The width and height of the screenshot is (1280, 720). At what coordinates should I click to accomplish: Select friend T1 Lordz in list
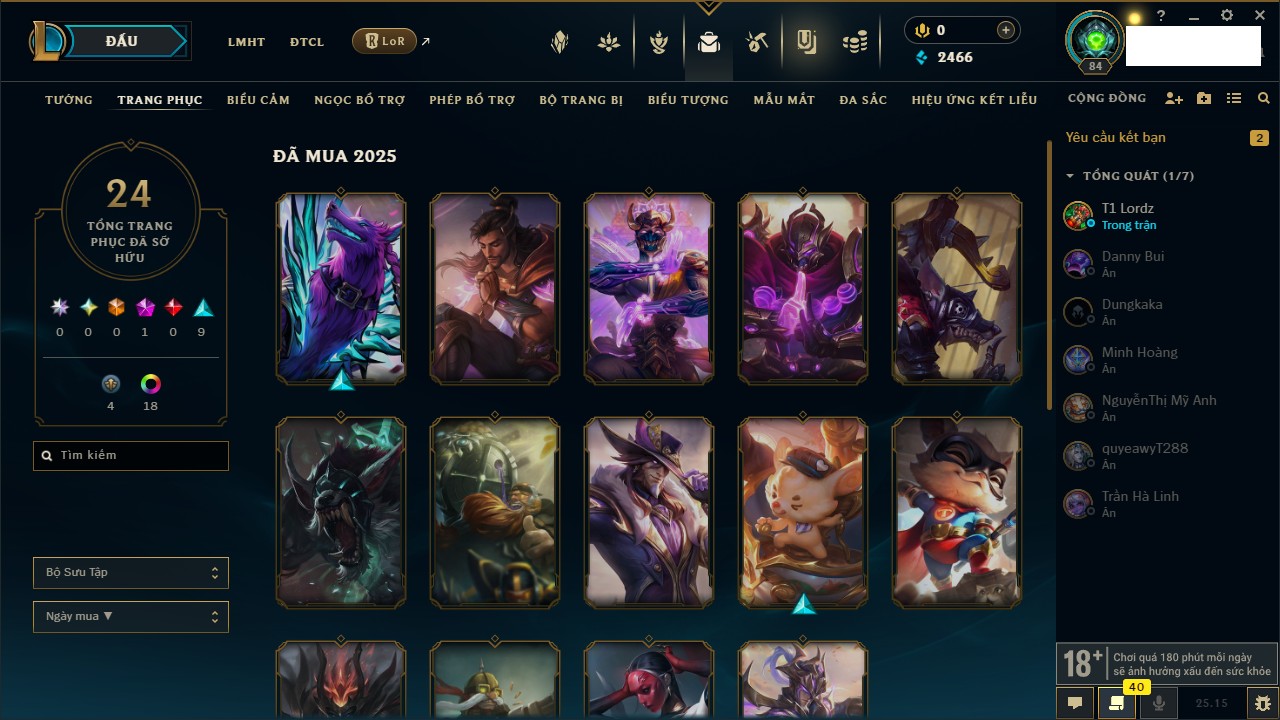[x=1127, y=209]
